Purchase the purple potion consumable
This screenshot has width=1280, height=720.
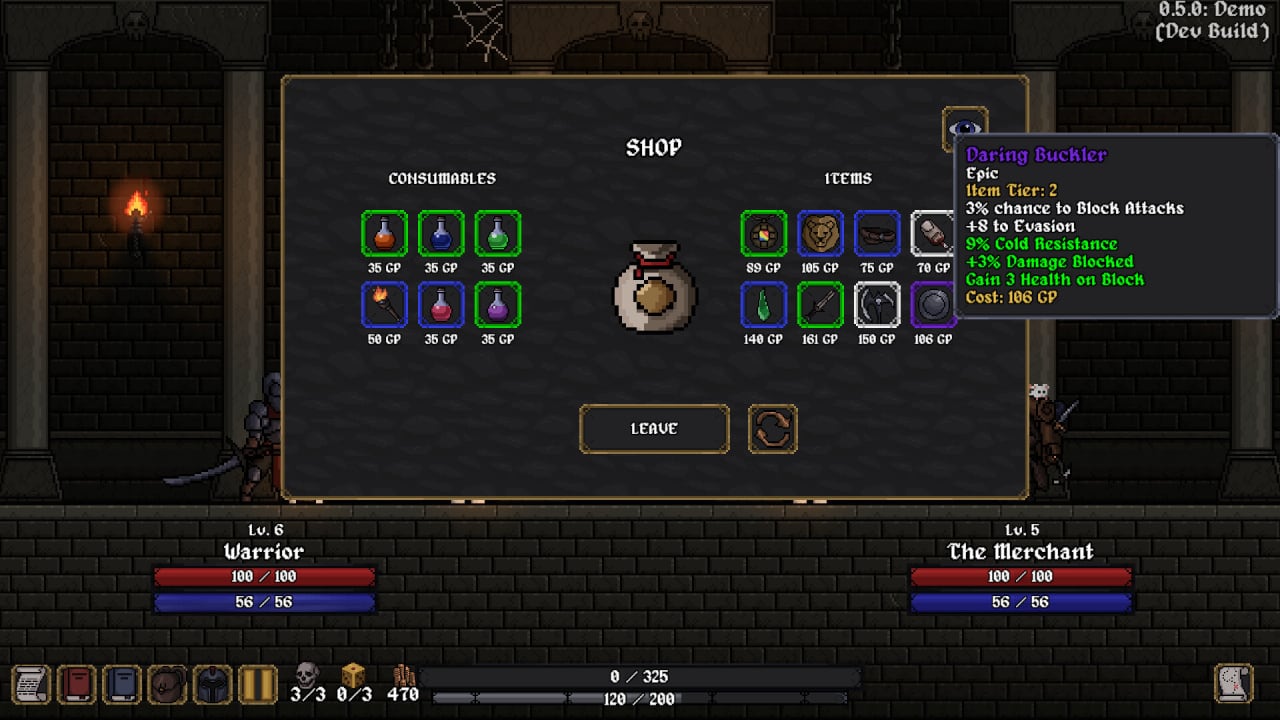coord(498,305)
